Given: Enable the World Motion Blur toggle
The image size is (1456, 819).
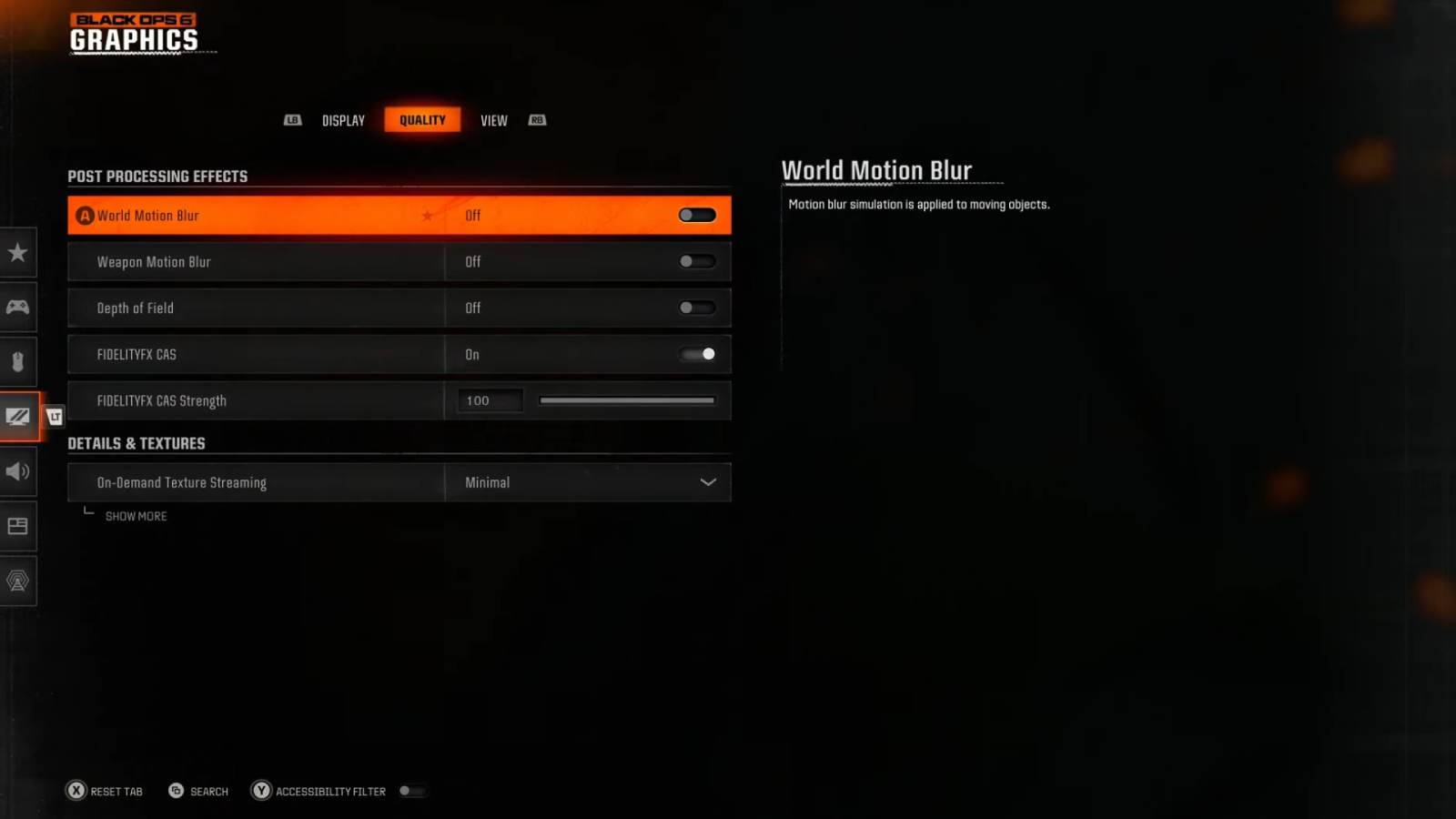Looking at the screenshot, I should [x=697, y=215].
